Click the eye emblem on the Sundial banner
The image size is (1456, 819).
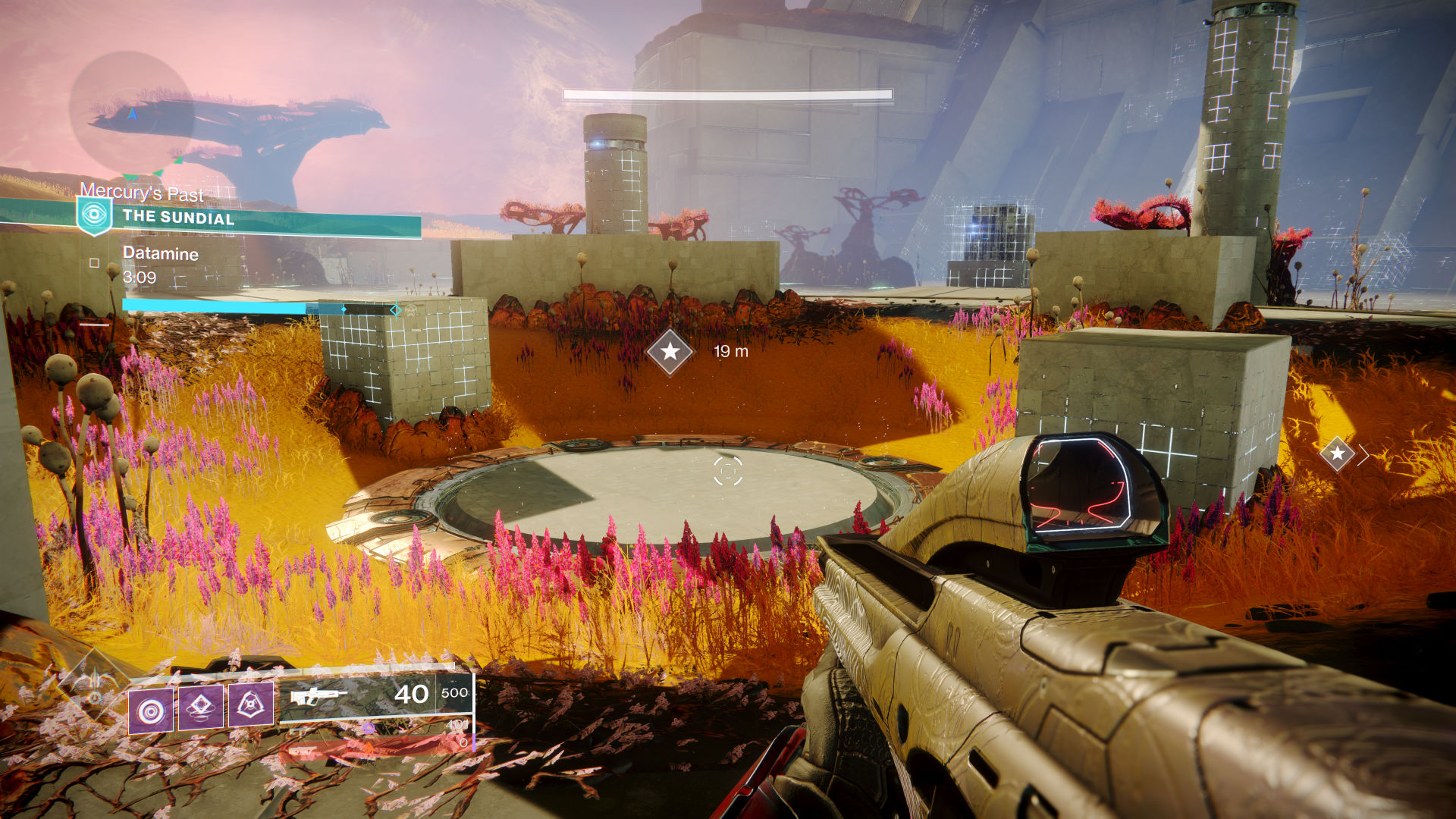click(93, 213)
